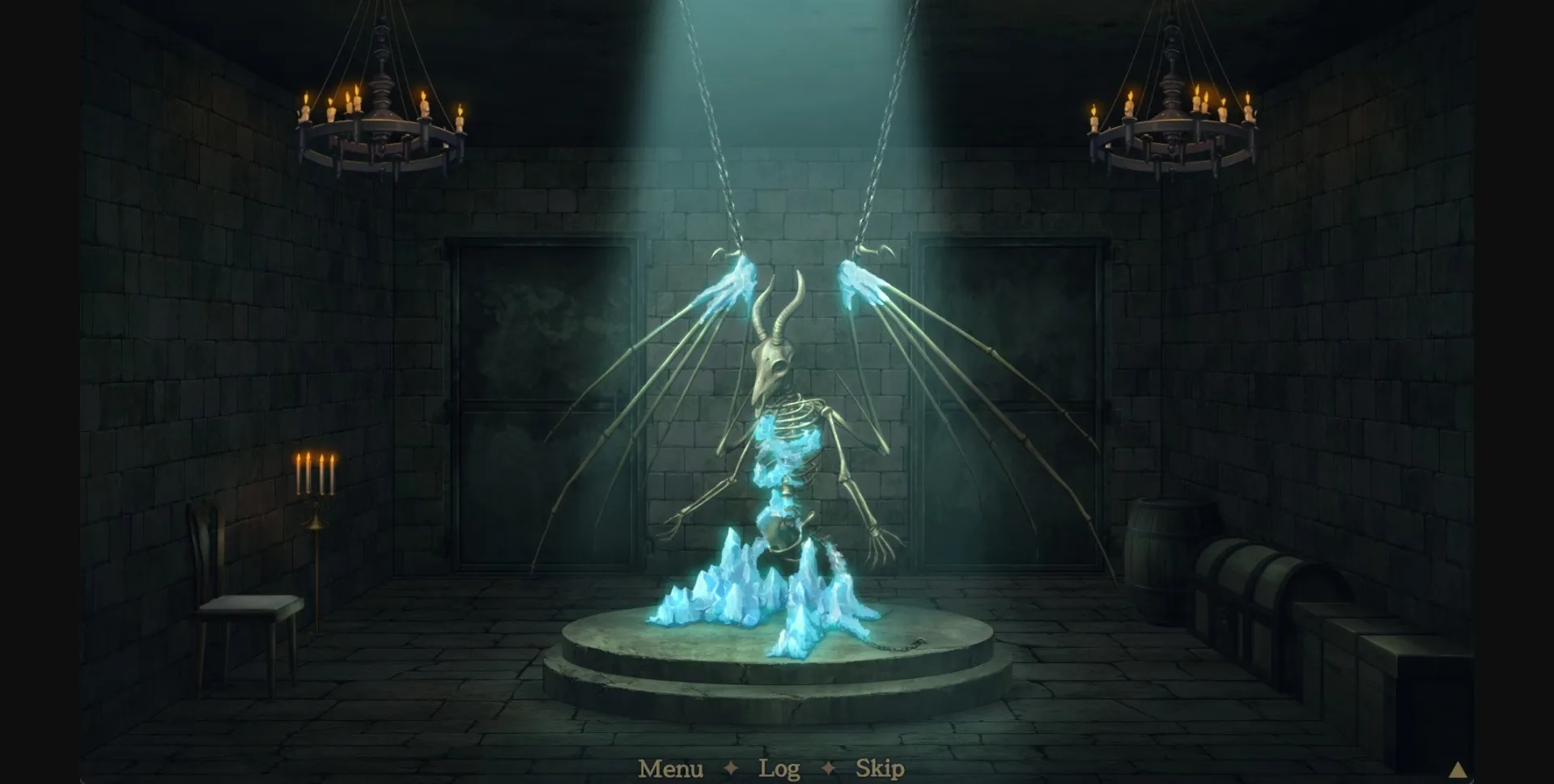Image resolution: width=1554 pixels, height=784 pixels.
Task: Open the Menu from the bottom bar
Action: (x=670, y=769)
